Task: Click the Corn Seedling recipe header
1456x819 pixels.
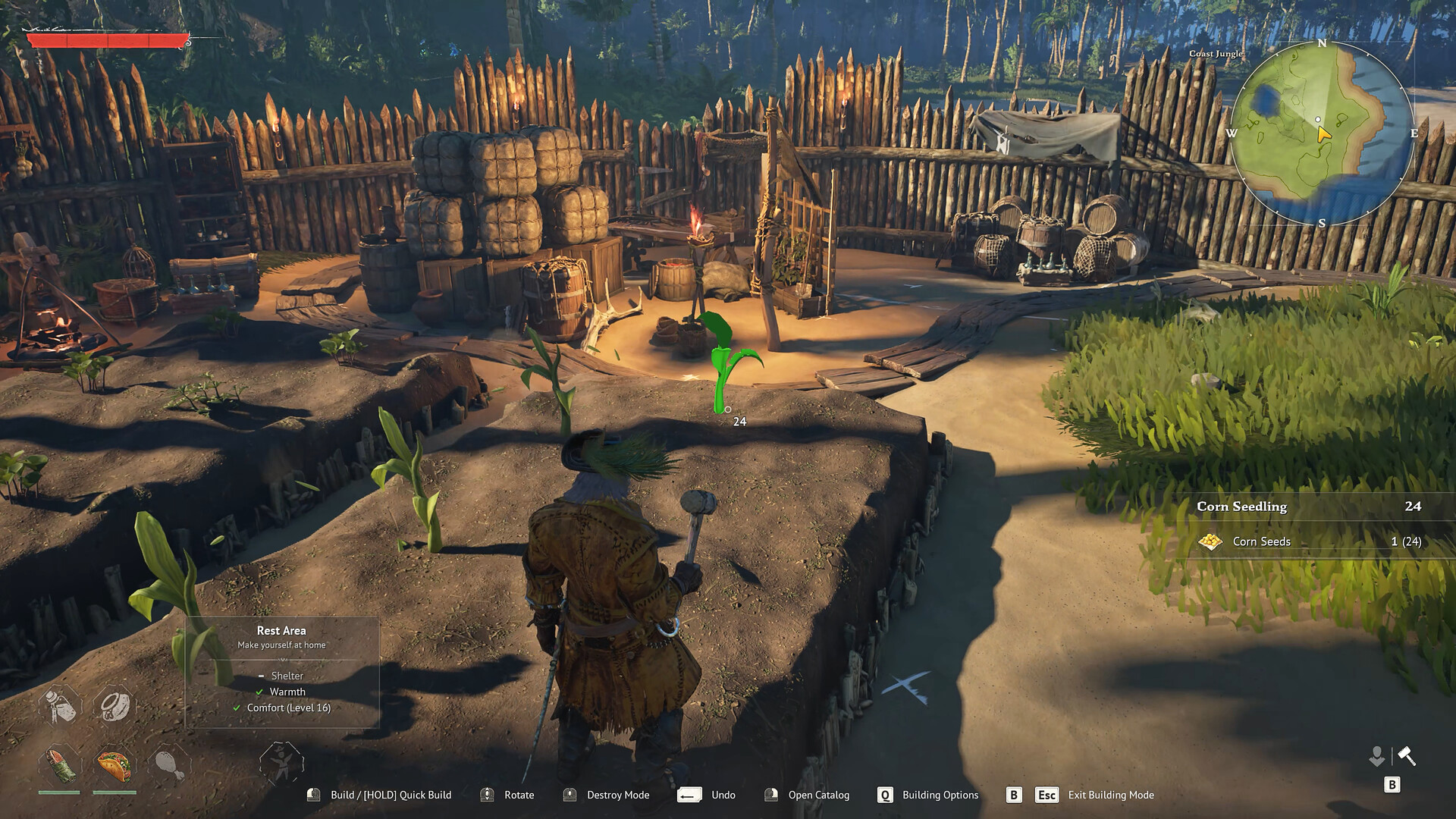Action: tap(1309, 507)
